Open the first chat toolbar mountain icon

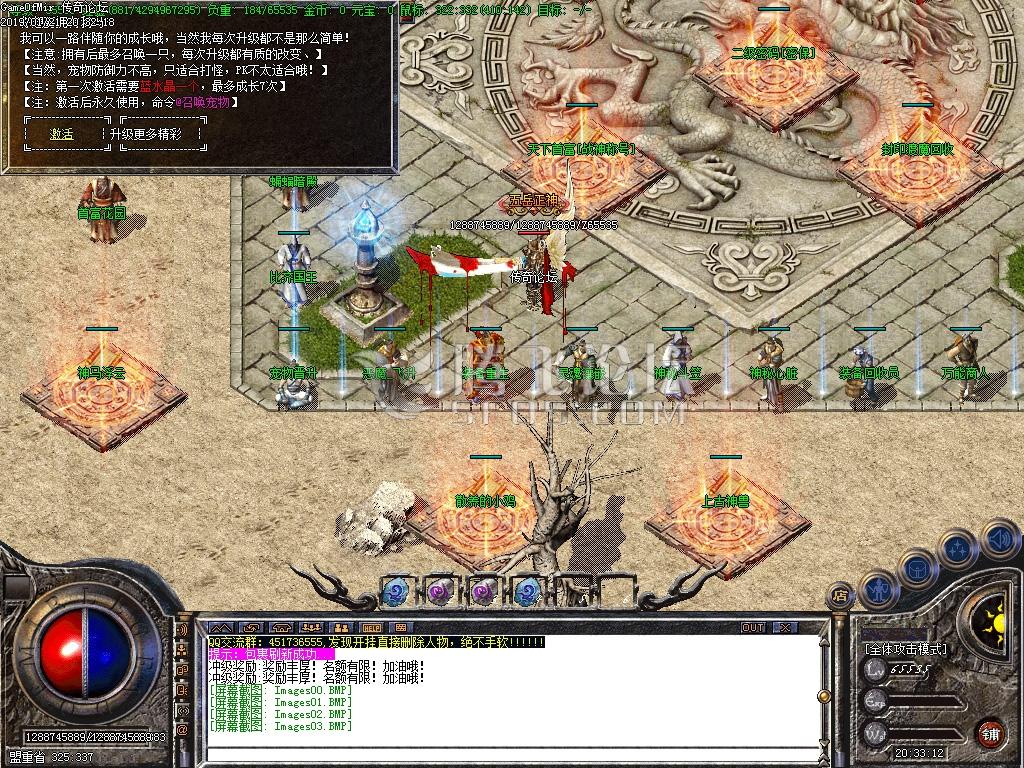pyautogui.click(x=220, y=628)
